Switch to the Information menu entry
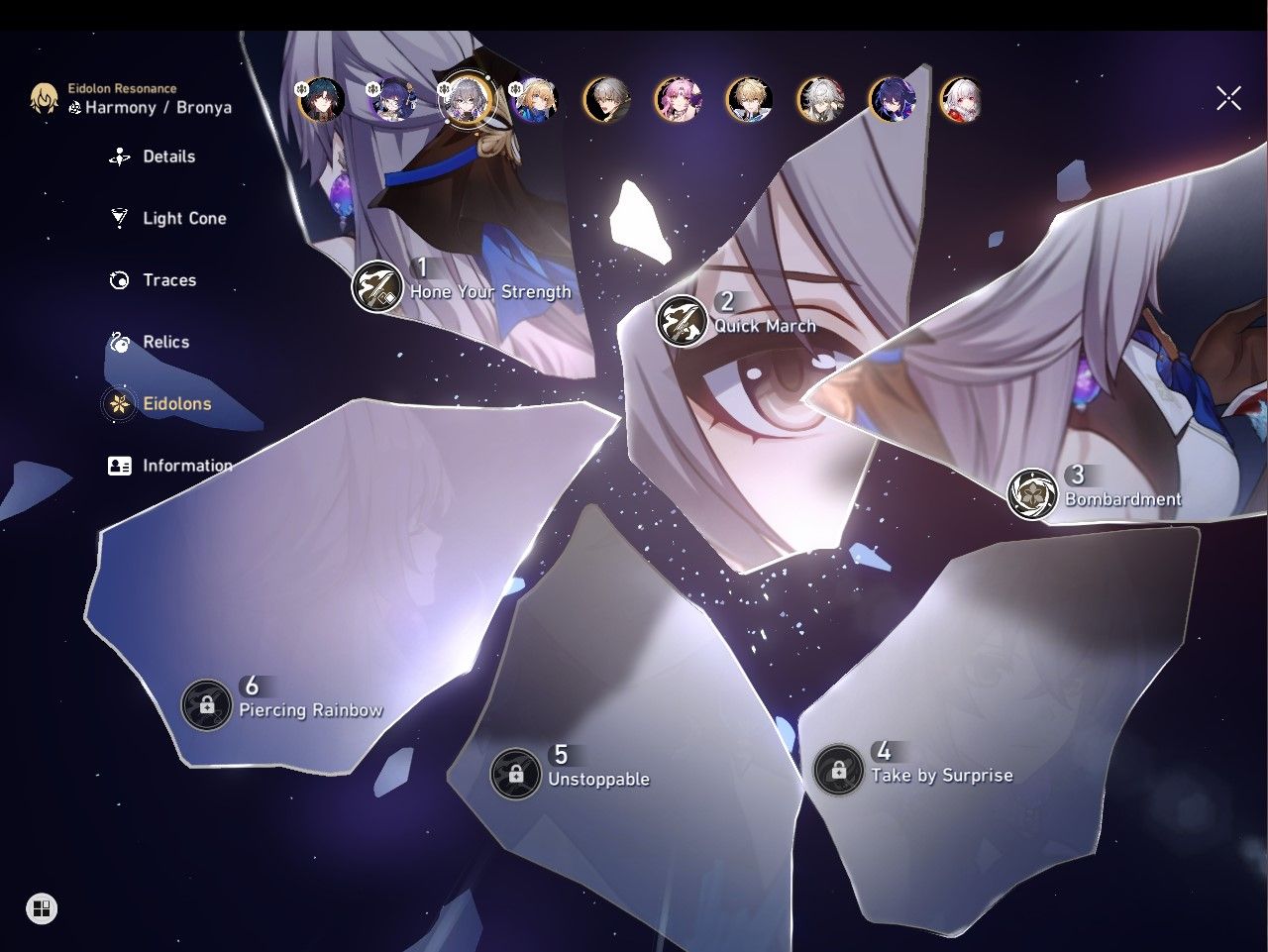The height and width of the screenshot is (952, 1268). click(187, 466)
